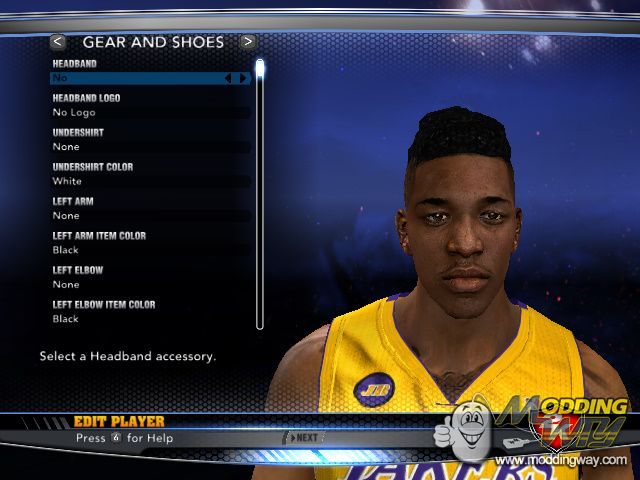Click the NEXT button in bottom bar
Viewport: 640px width, 480px height.
(304, 437)
